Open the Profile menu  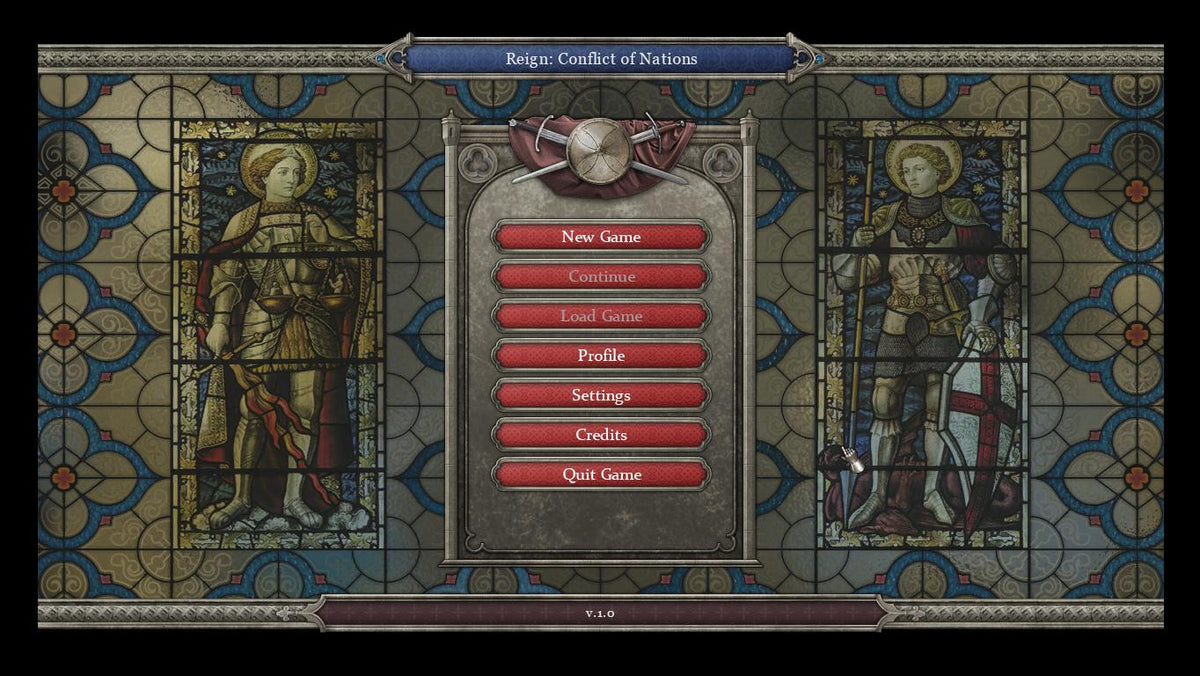[601, 356]
